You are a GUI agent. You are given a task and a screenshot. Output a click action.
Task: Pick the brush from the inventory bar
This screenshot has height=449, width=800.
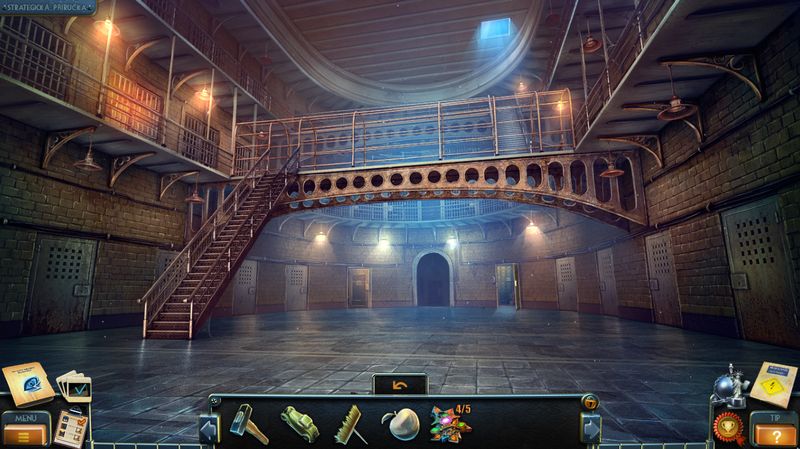(x=349, y=424)
